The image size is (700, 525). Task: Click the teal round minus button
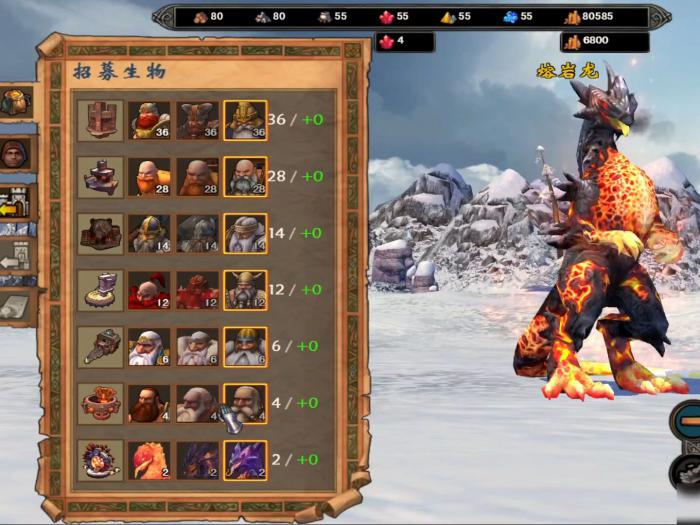click(686, 418)
